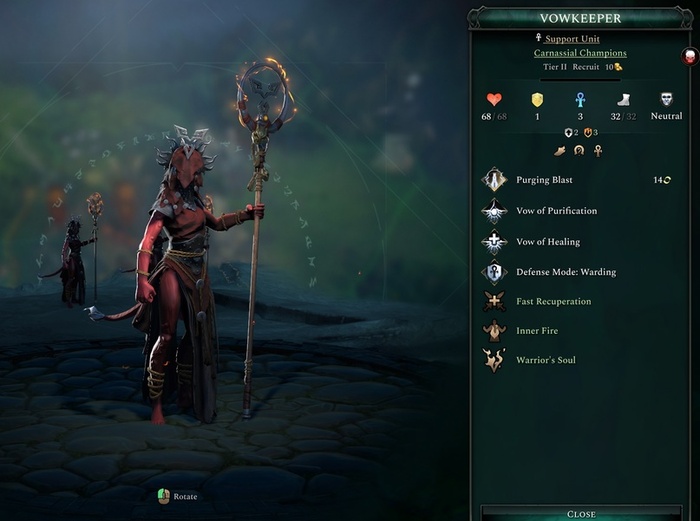Viewport: 700px width, 521px height.
Task: Close the Vowkeeper unit panel
Action: (x=581, y=513)
